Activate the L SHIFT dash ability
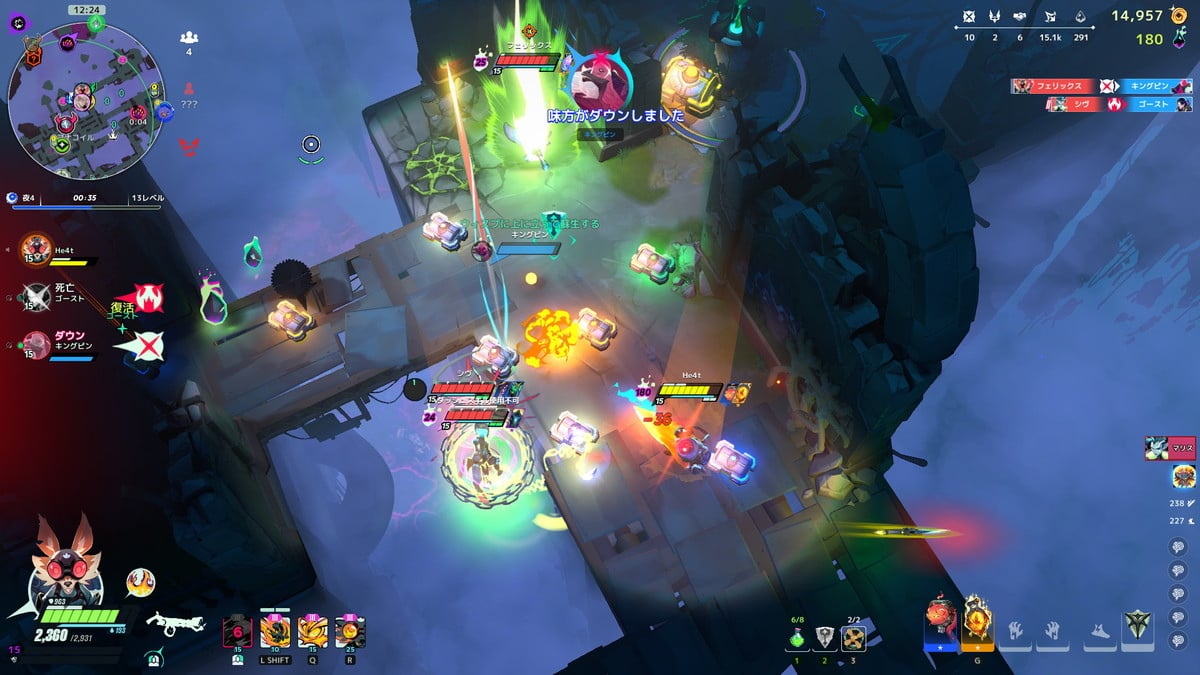Image resolution: width=1200 pixels, height=675 pixels. click(274, 632)
